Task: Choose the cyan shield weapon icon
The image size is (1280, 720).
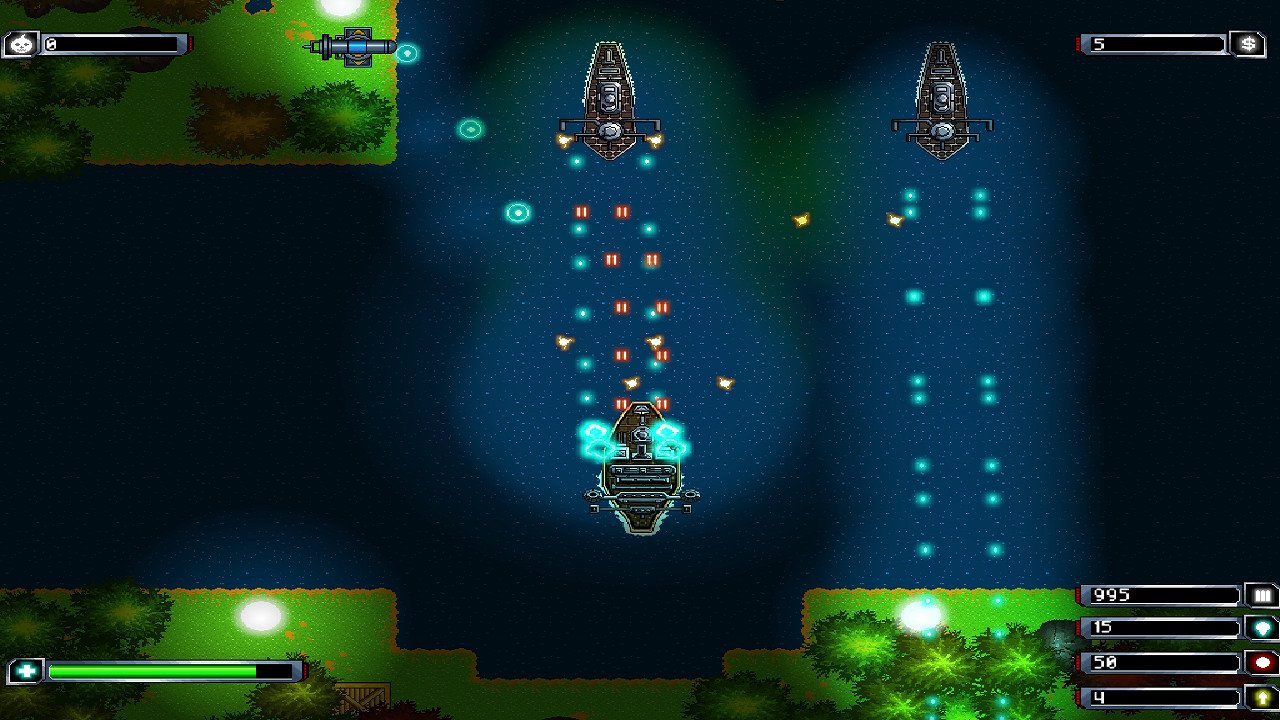Action: tap(1262, 628)
